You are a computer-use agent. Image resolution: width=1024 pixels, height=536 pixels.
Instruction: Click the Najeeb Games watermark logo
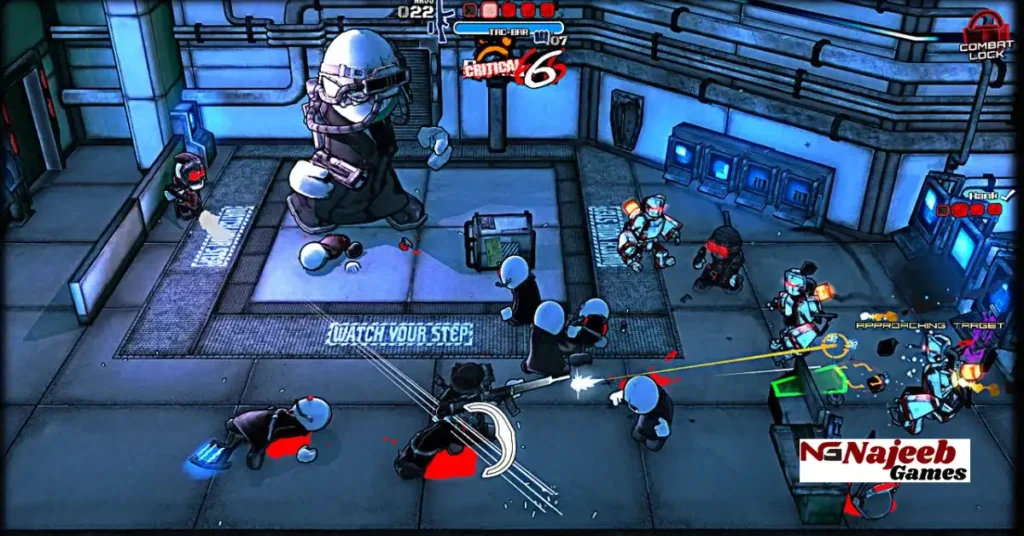click(x=884, y=460)
